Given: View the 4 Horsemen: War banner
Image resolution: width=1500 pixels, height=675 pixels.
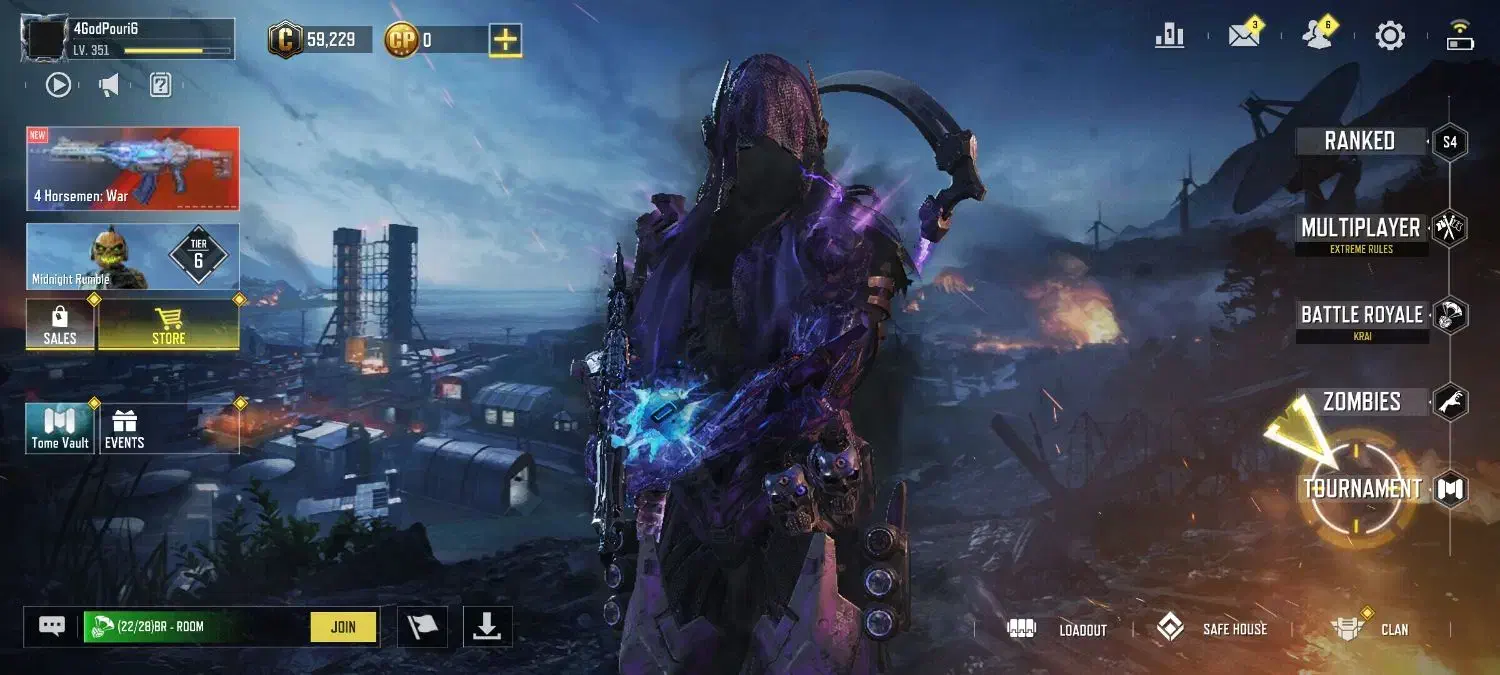Looking at the screenshot, I should [133, 168].
